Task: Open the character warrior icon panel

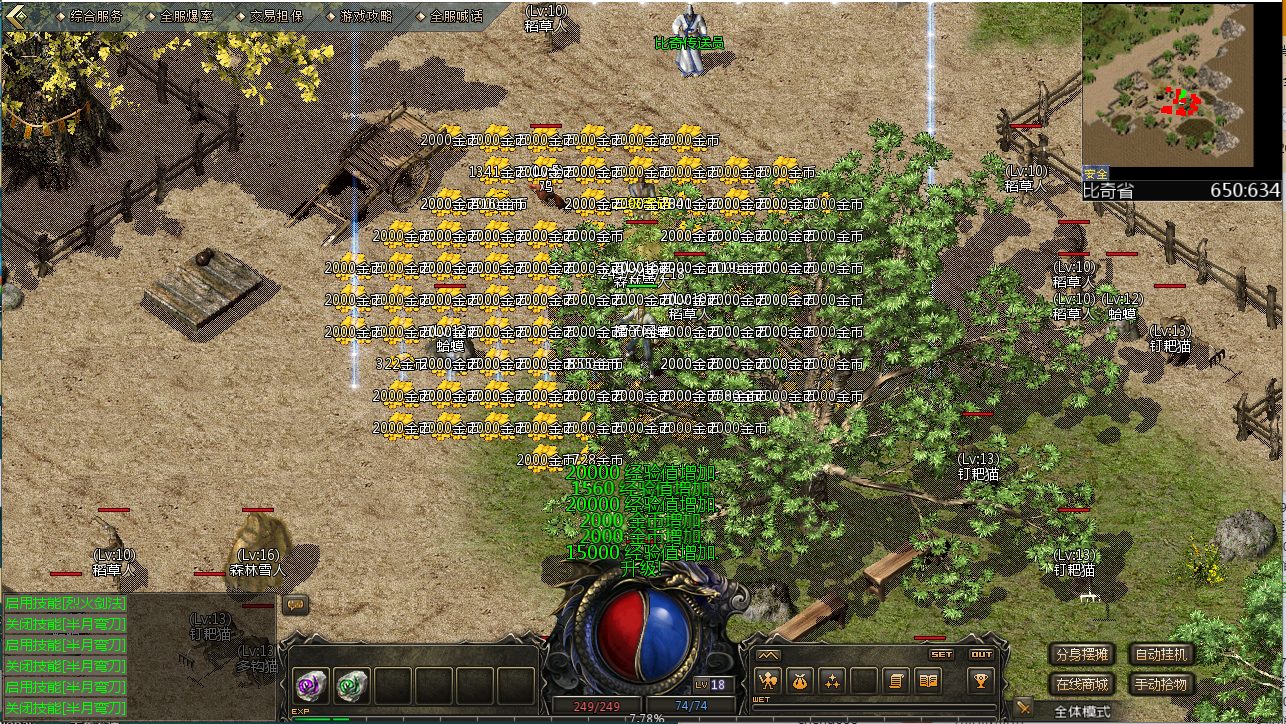Action: (768, 681)
